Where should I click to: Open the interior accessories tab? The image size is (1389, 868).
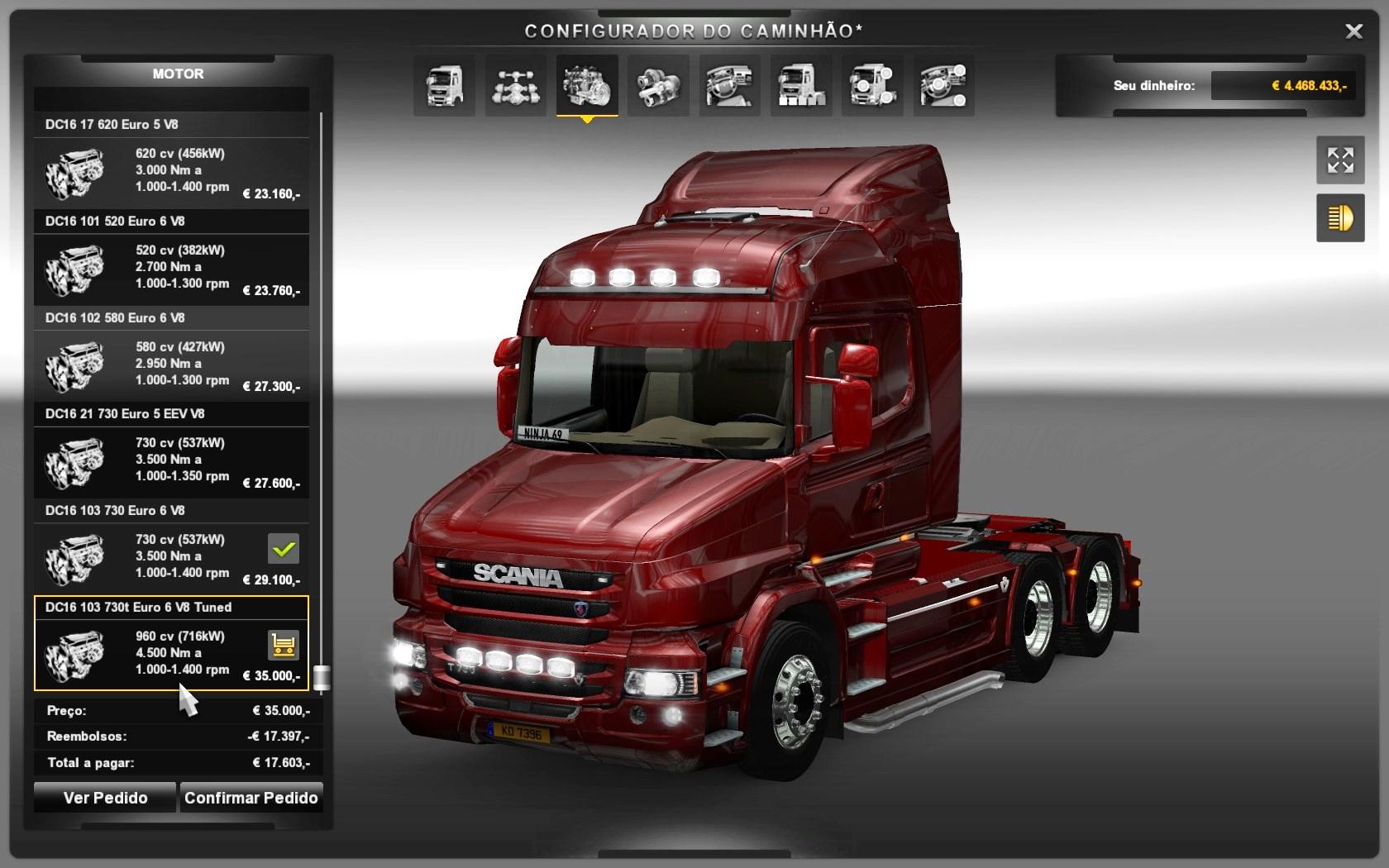[x=943, y=85]
